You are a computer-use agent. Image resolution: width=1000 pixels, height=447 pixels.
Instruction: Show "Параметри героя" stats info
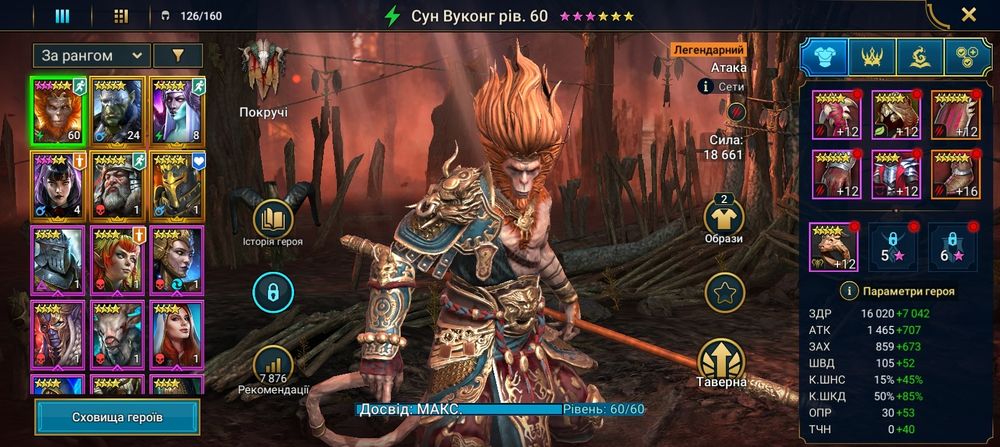pyautogui.click(x=849, y=291)
